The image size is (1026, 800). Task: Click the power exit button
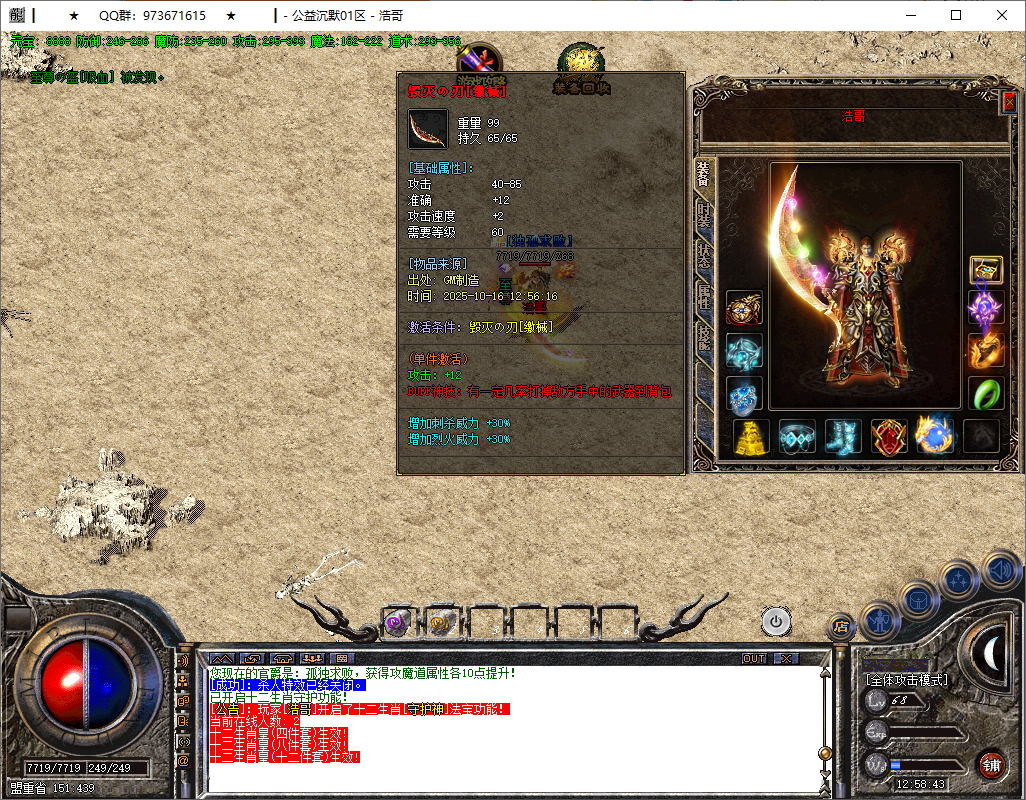[x=775, y=622]
